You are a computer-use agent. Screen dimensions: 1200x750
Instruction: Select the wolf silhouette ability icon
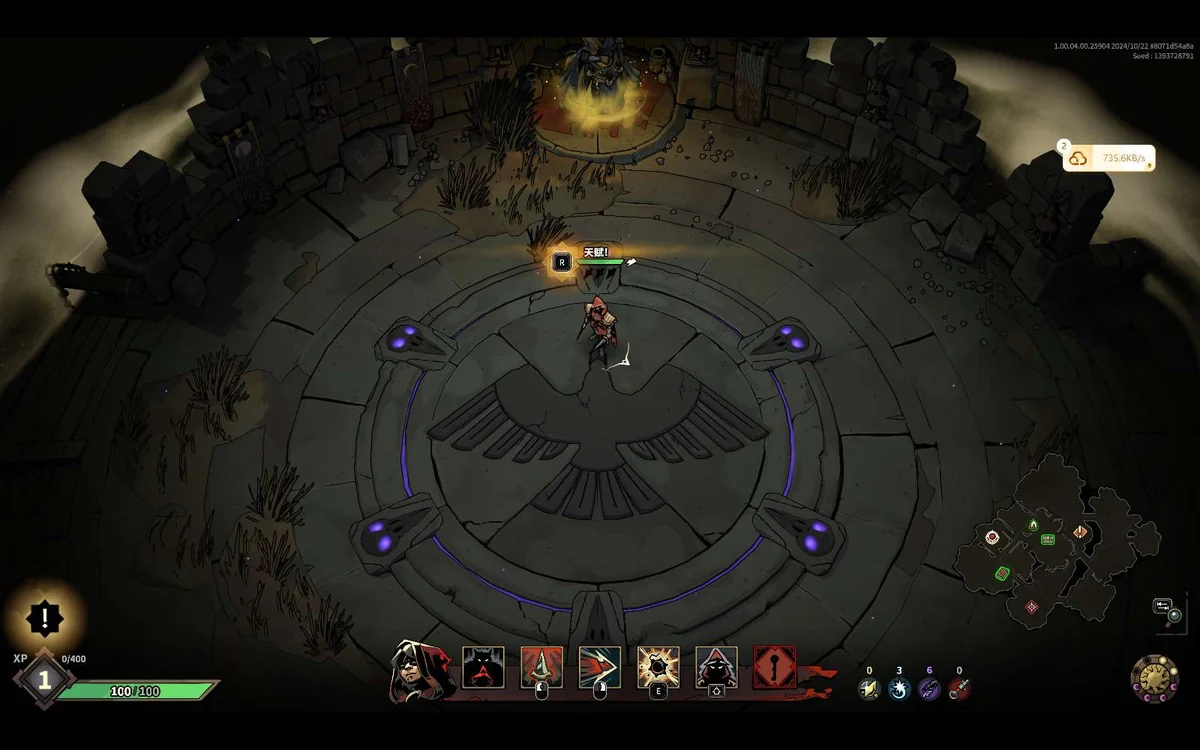pyautogui.click(x=483, y=667)
